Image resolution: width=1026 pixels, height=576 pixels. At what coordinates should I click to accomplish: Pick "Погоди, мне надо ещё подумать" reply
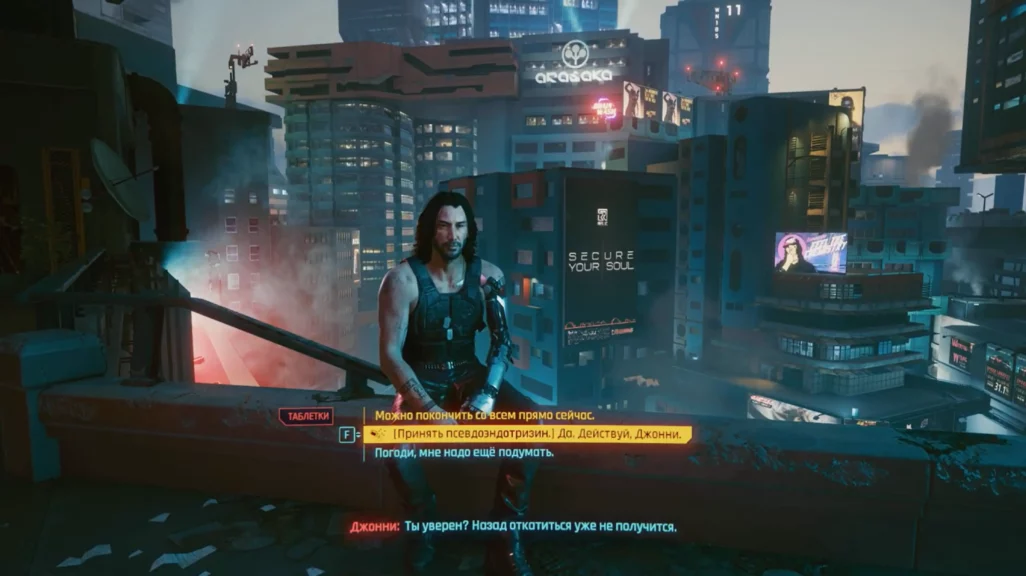tap(463, 452)
